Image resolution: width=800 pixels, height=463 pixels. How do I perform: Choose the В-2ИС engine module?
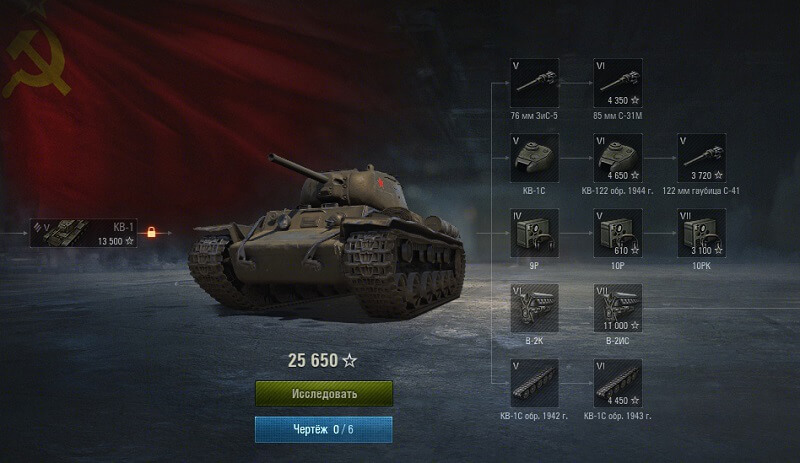[617, 309]
